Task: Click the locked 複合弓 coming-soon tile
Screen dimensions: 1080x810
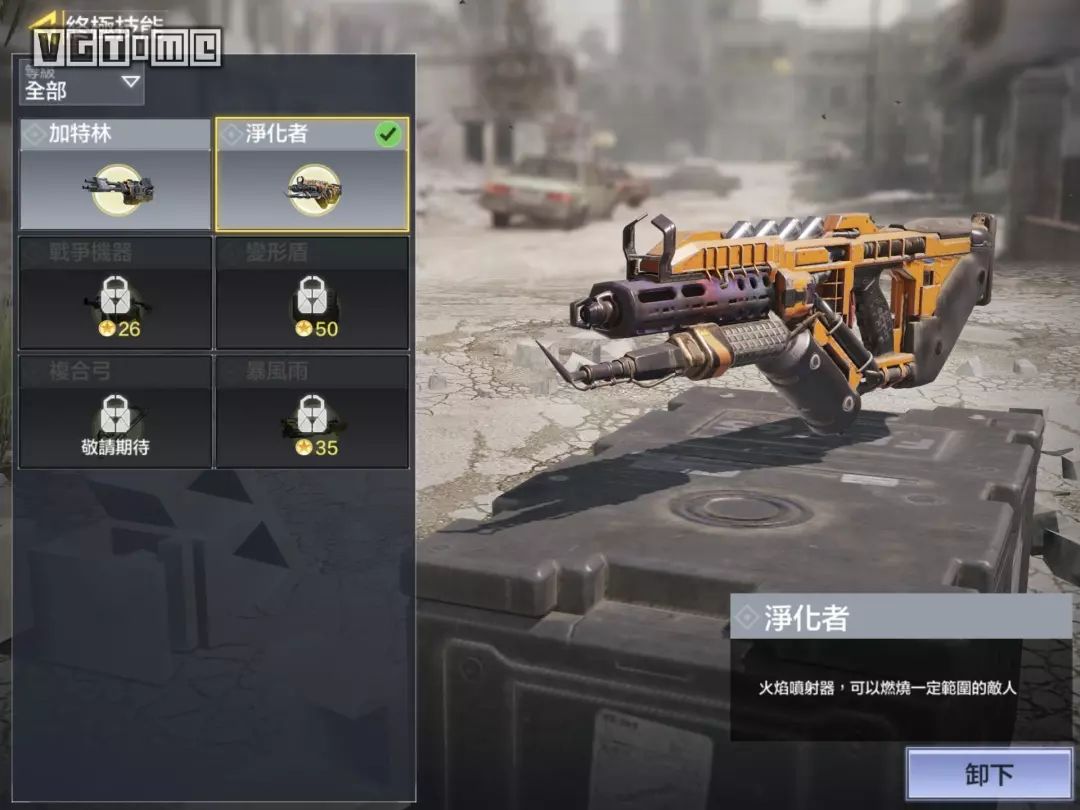Action: [115, 411]
